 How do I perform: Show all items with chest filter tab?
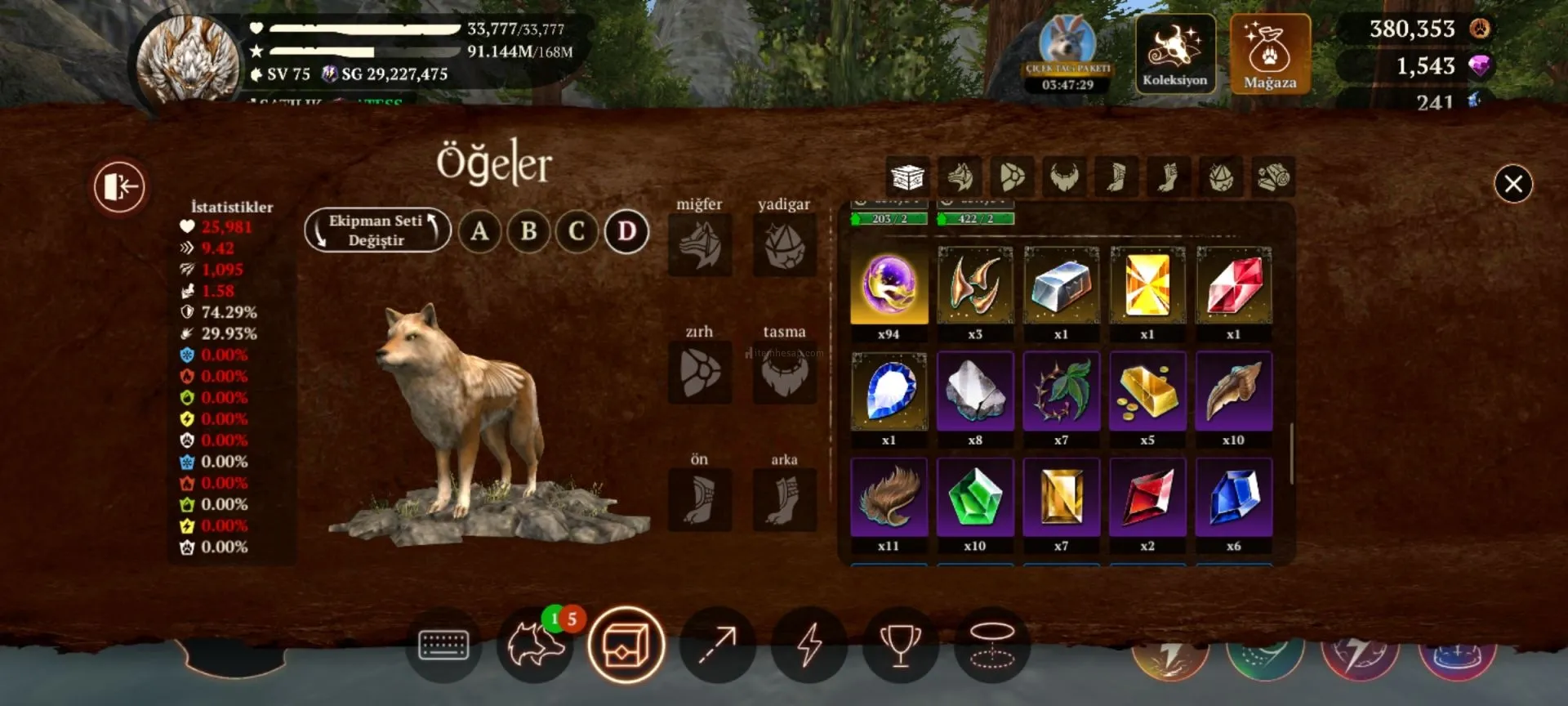[x=907, y=176]
